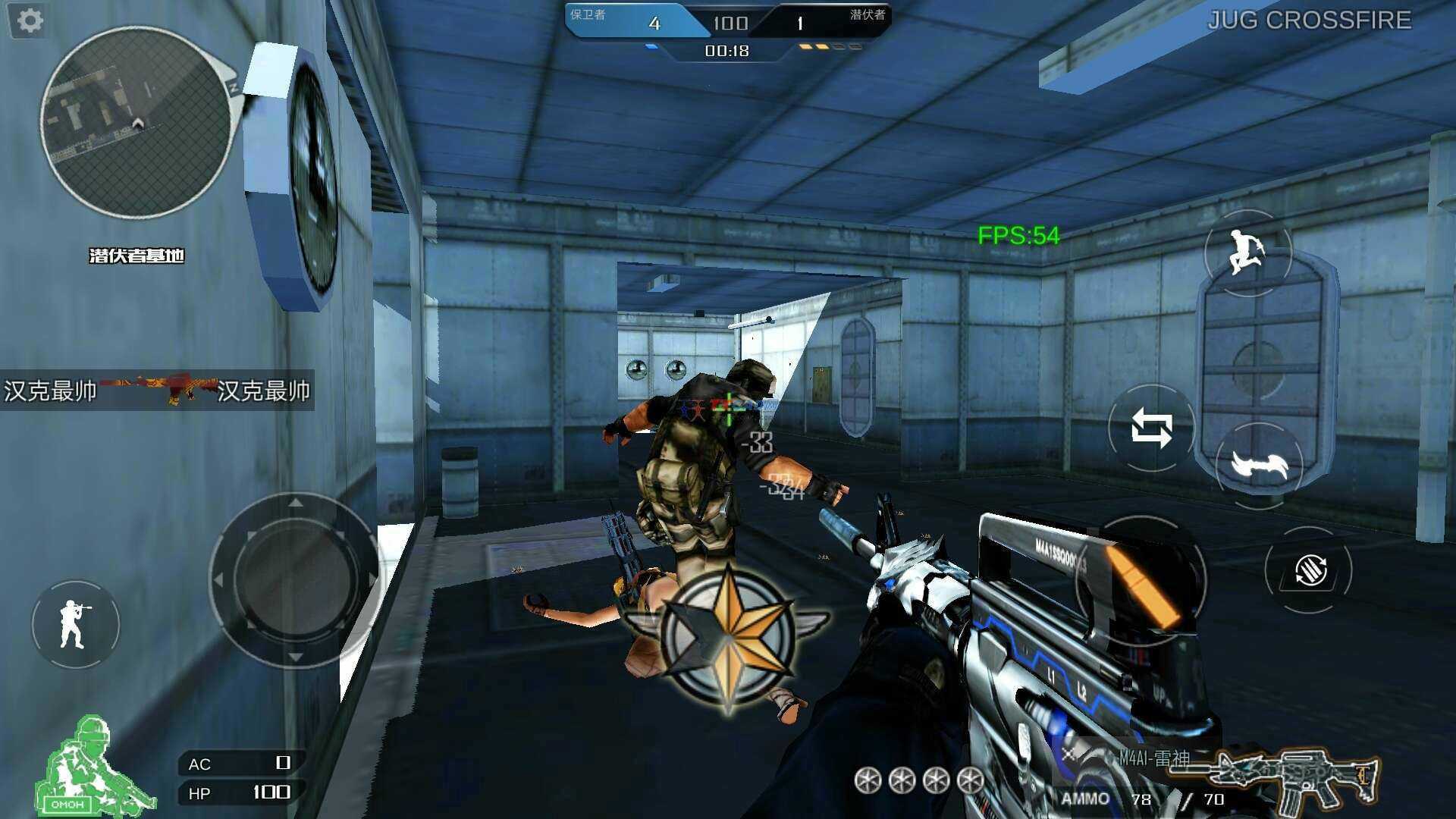Tap the jump button
The width and height of the screenshot is (1456, 819).
[1247, 253]
